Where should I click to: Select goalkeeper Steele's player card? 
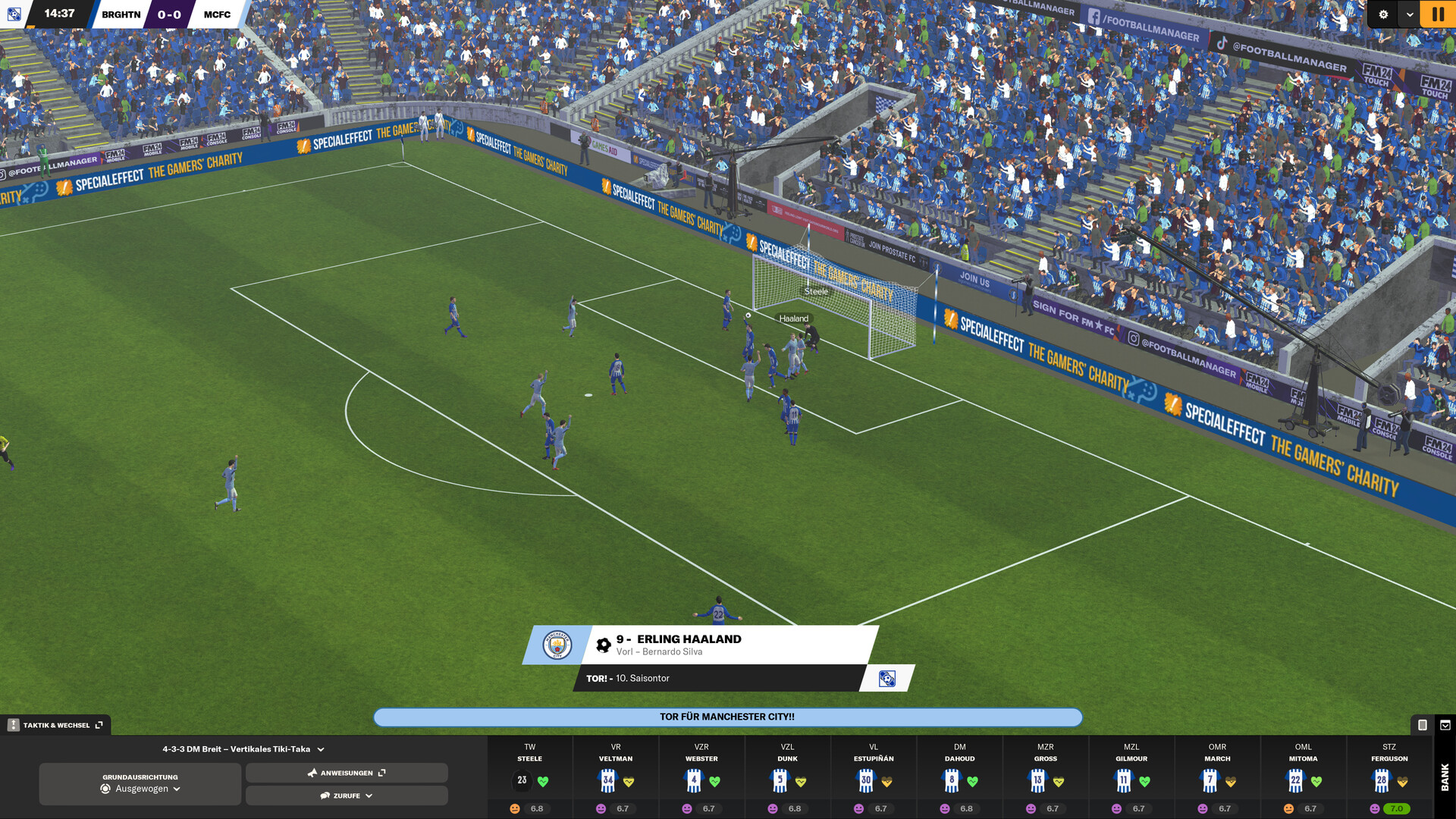(x=530, y=777)
